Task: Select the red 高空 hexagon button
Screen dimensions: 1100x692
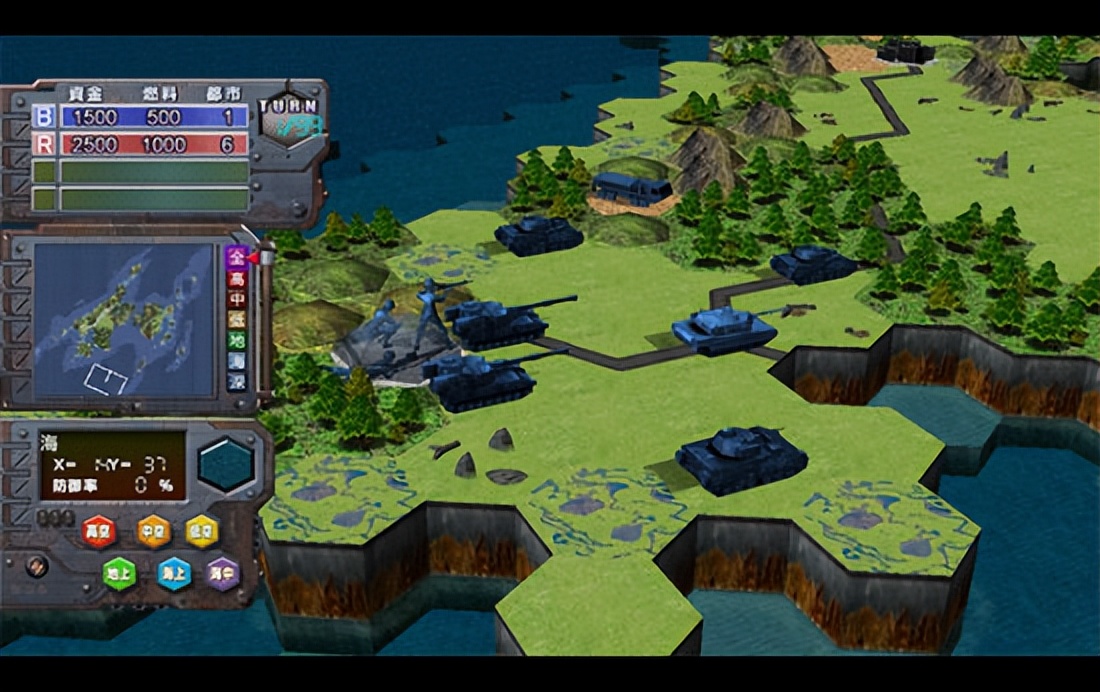Action: (x=98, y=530)
